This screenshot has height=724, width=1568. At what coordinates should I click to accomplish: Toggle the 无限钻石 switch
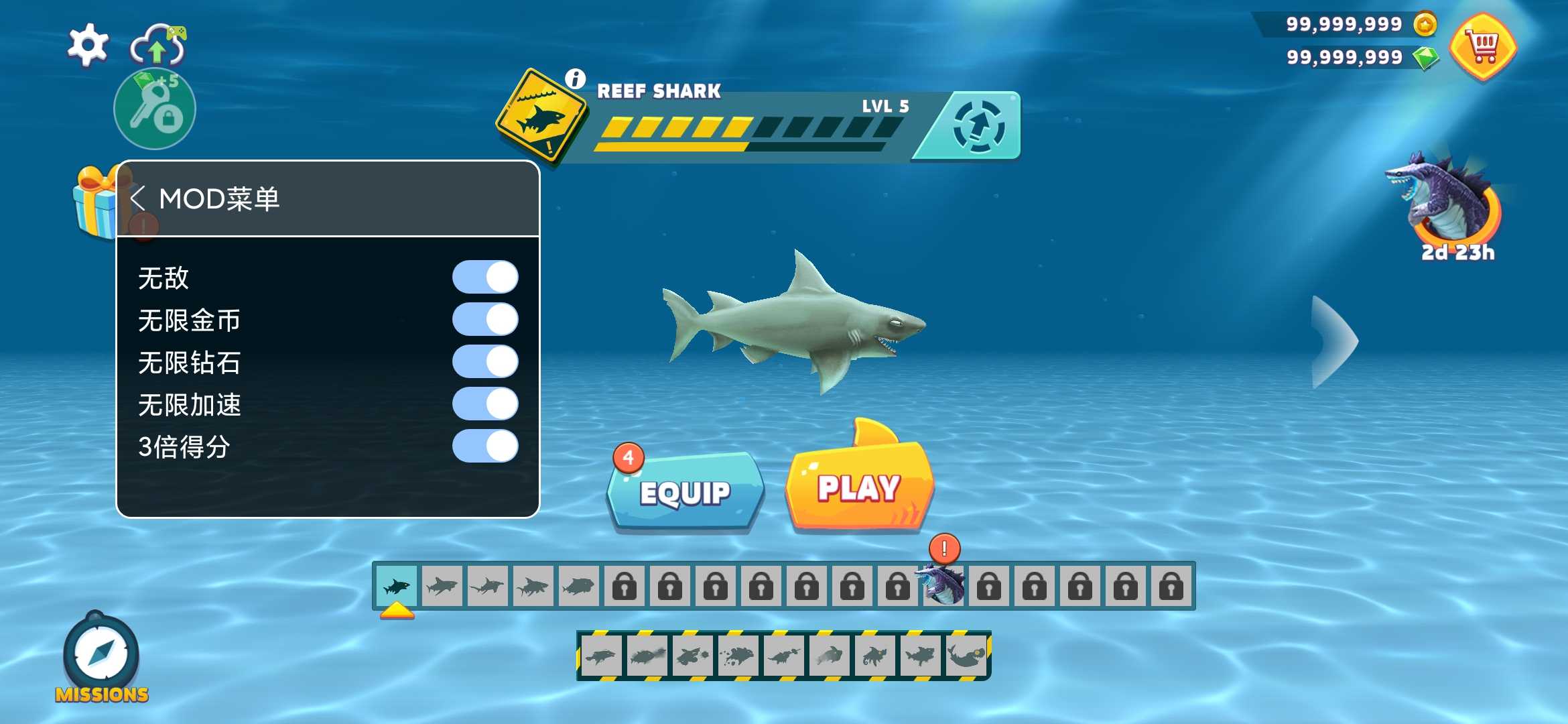pyautogui.click(x=485, y=362)
